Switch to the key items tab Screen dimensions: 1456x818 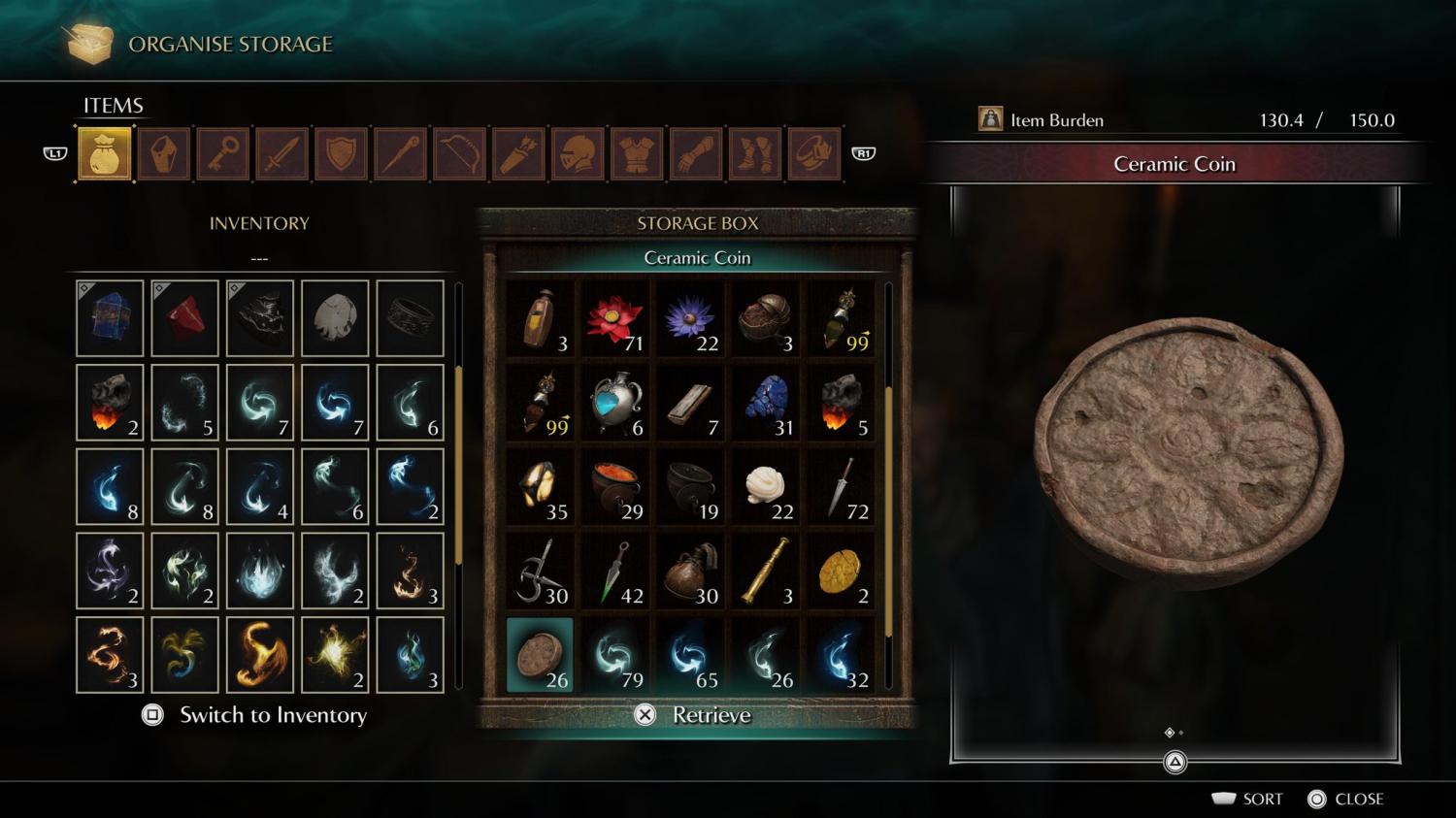[x=222, y=153]
